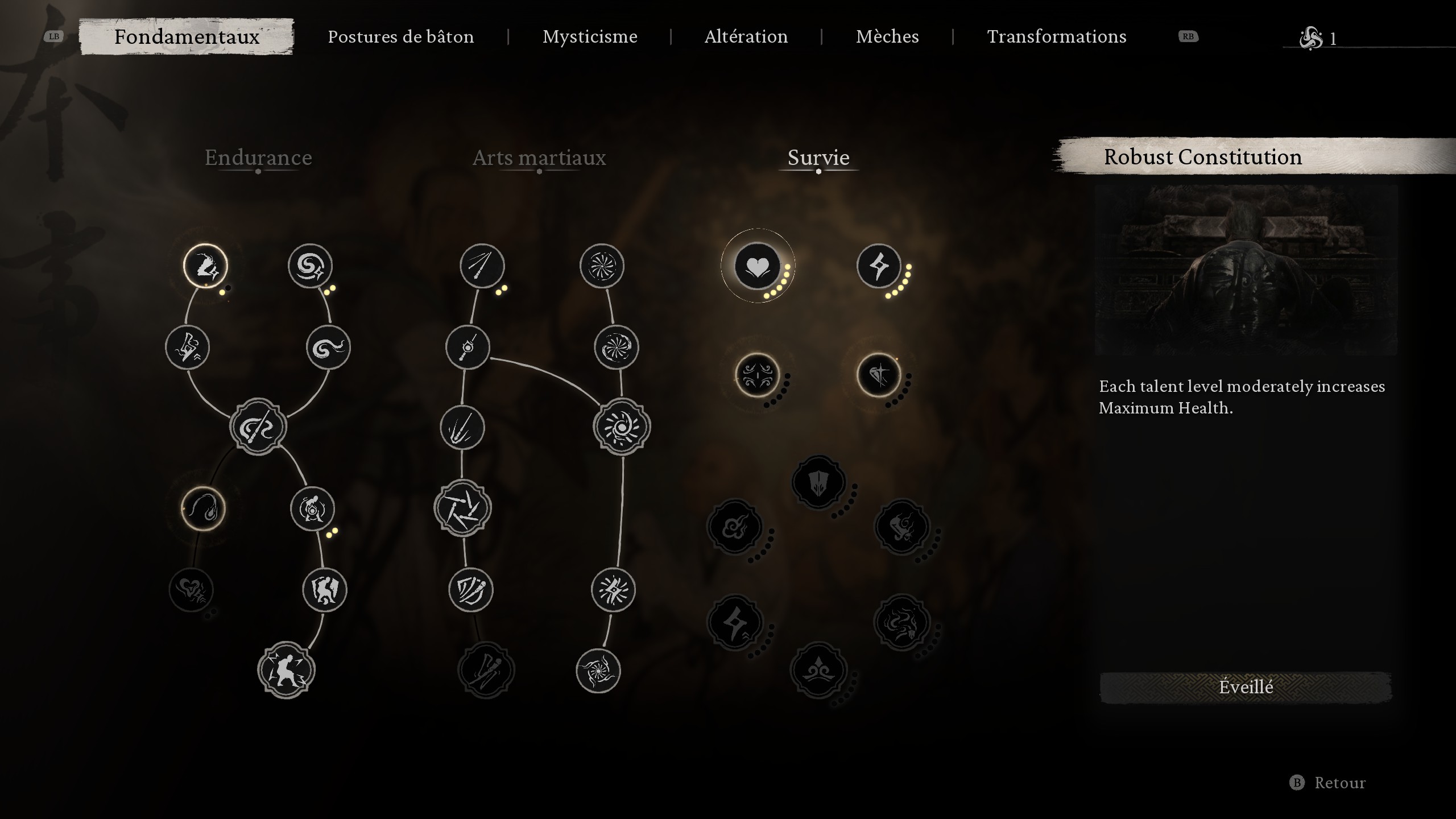This screenshot has height=819, width=1456.
Task: Select the blade-fan talent in Arts martiaux
Action: [462, 510]
